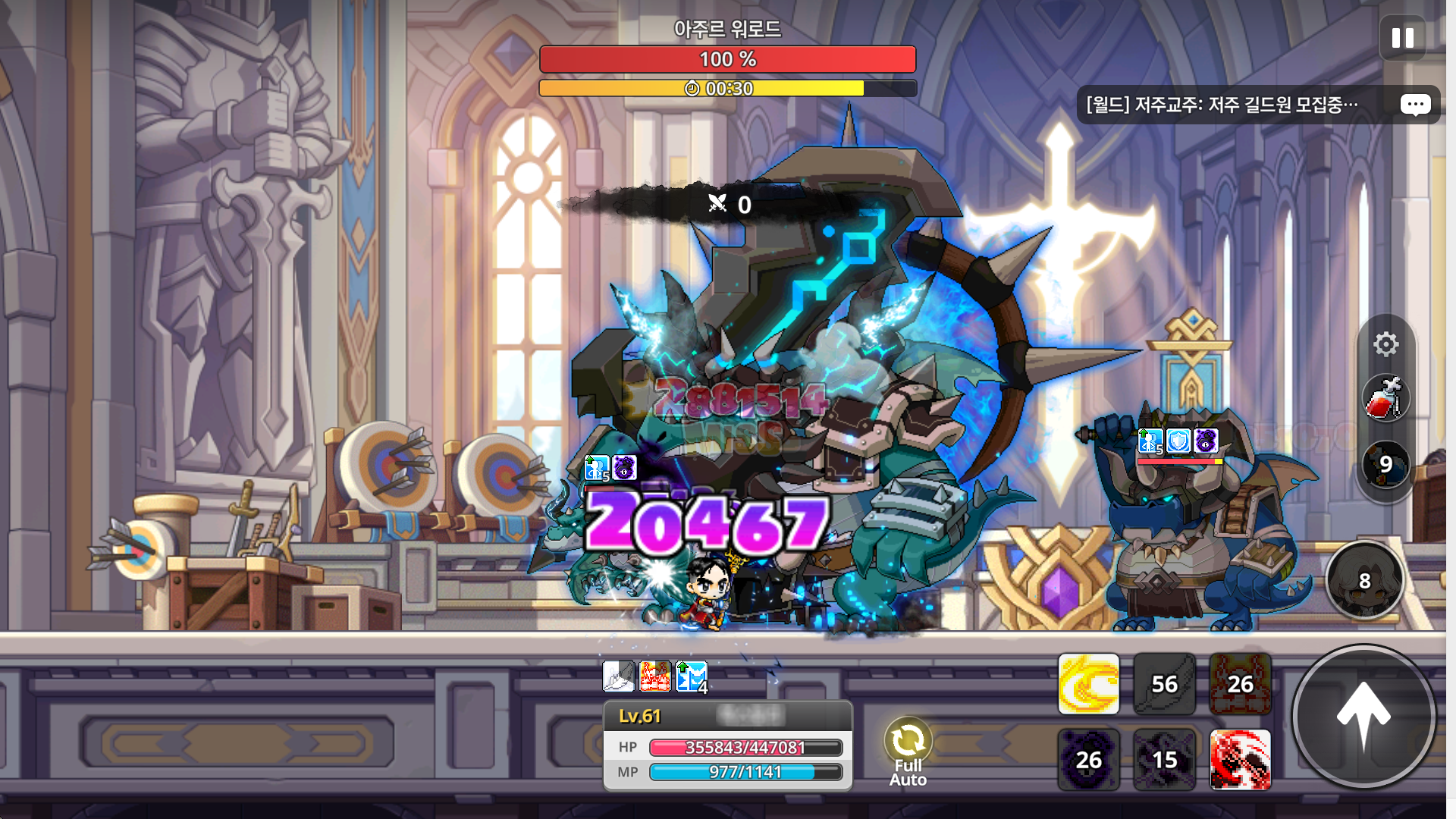1456x819 pixels.
Task: Select the purple skill on cooldown 26
Action: point(1088,760)
